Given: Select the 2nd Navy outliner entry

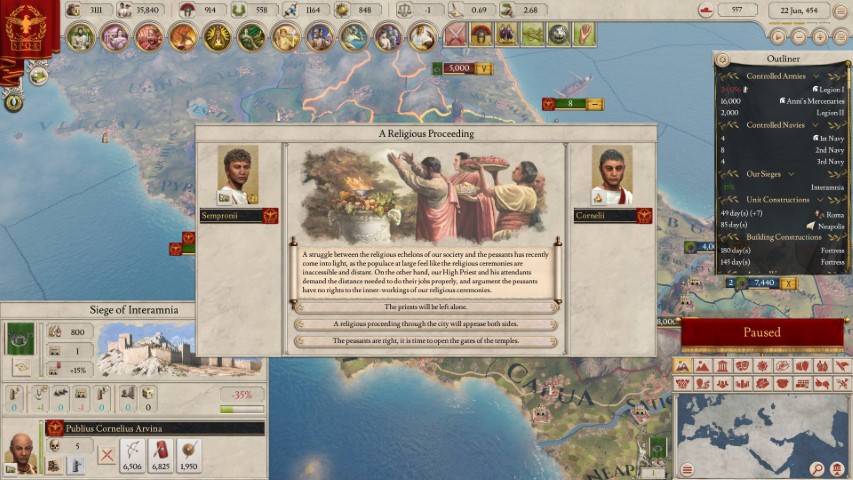Looking at the screenshot, I should tap(828, 149).
